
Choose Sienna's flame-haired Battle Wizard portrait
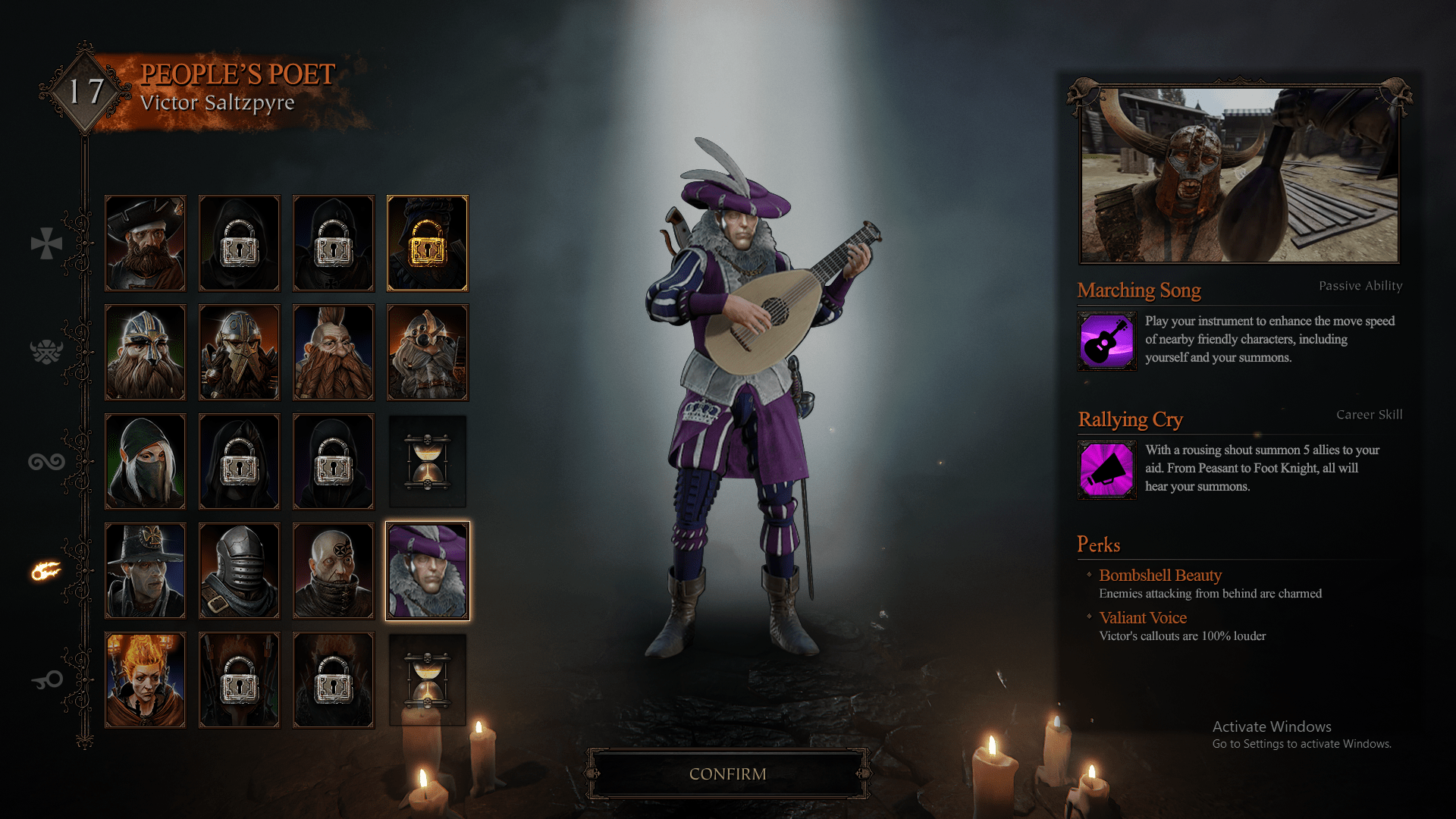pyautogui.click(x=145, y=680)
